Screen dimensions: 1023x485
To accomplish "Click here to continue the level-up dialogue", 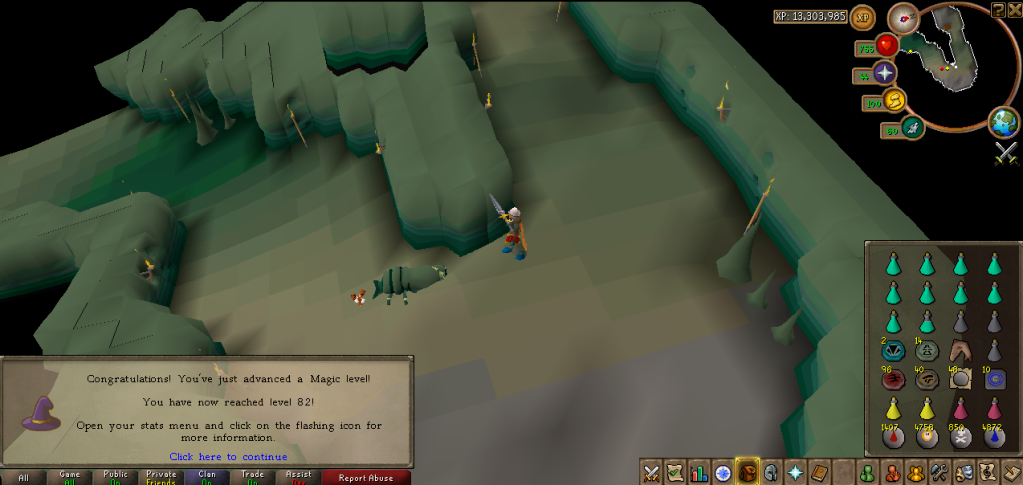I will pos(228,457).
